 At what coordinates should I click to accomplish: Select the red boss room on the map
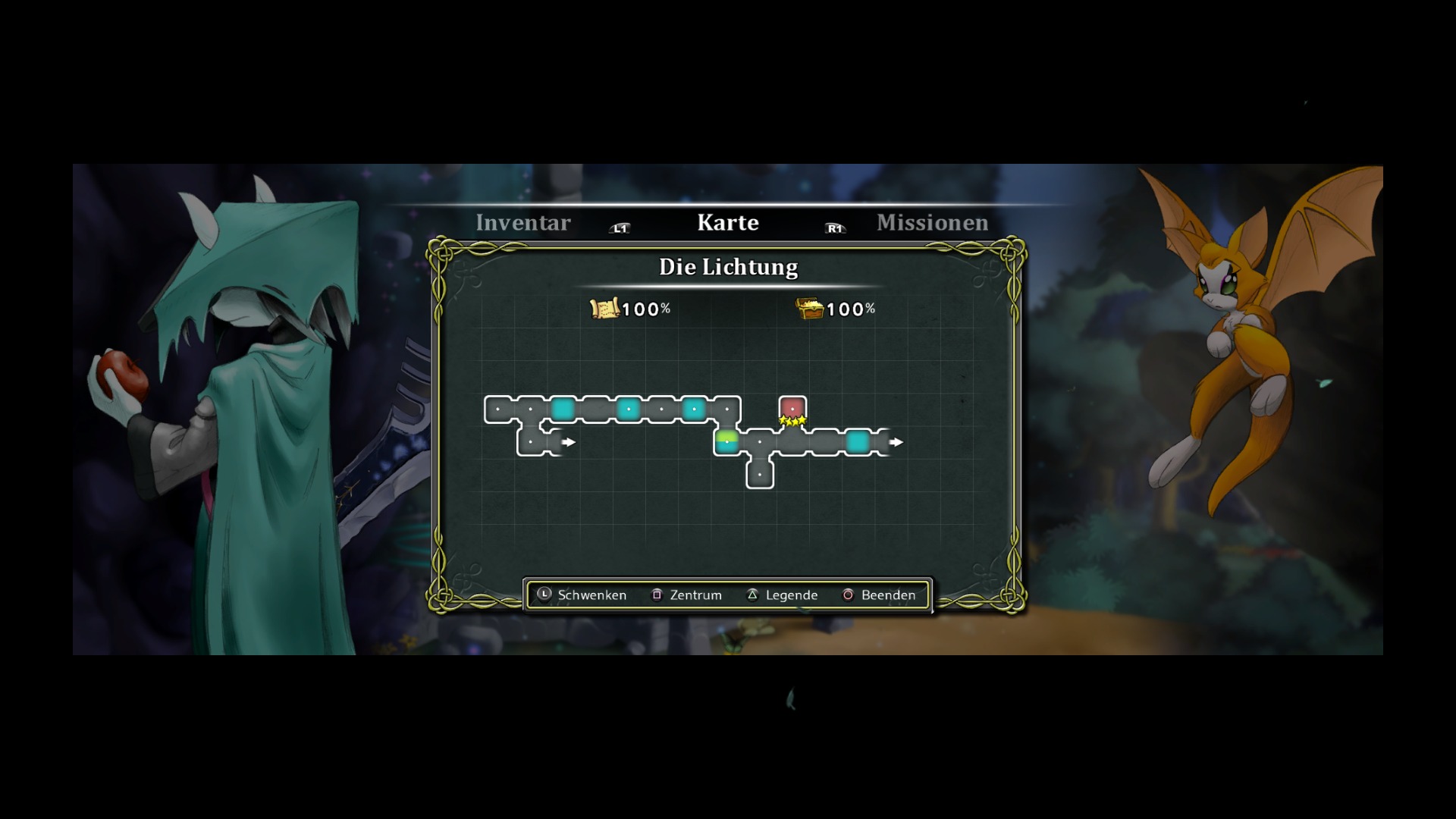pos(793,409)
